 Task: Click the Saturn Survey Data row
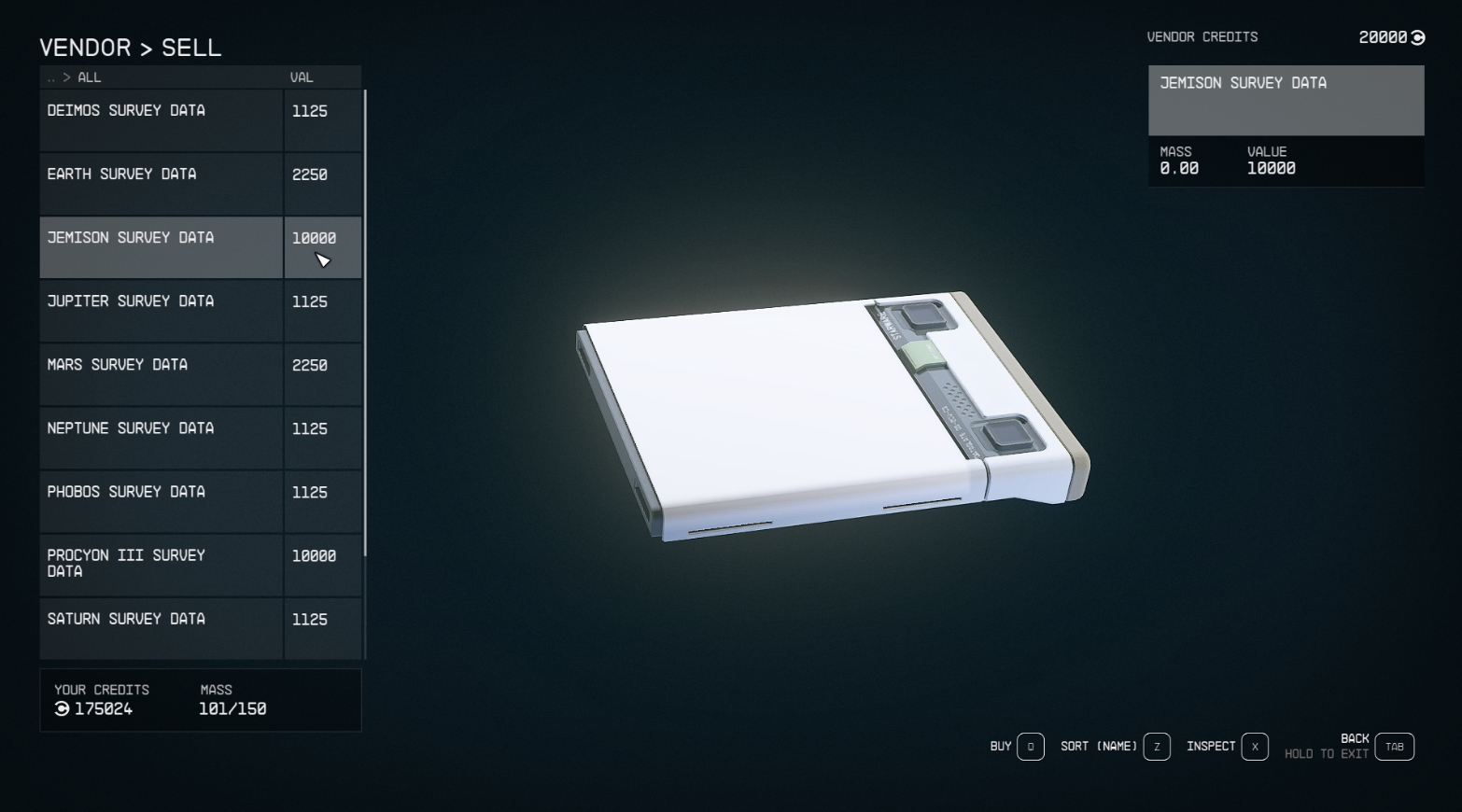click(161, 628)
